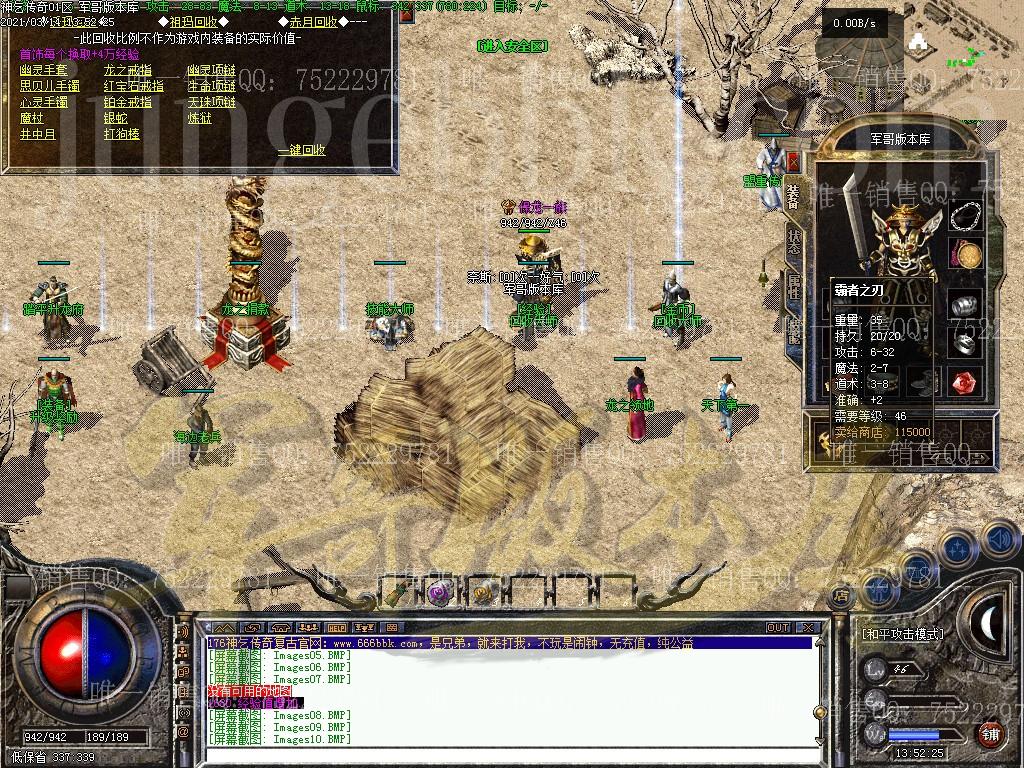Recycle the 幽灵手套 item
1024x768 pixels.
tap(43, 70)
